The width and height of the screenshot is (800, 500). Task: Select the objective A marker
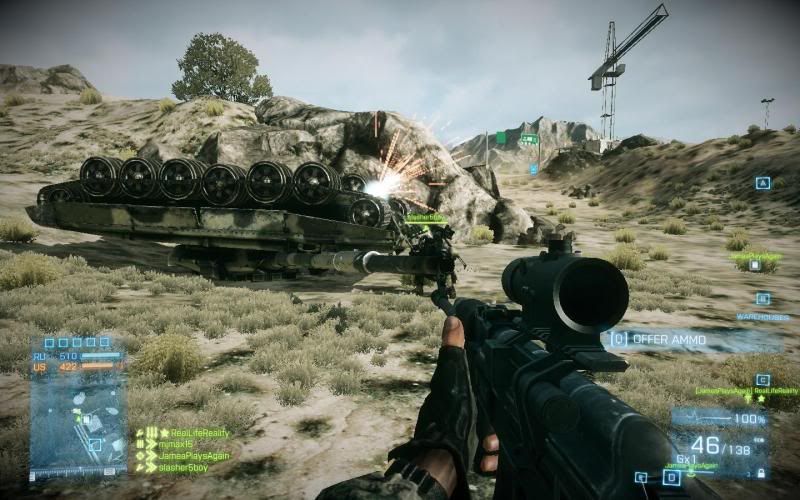762,183
